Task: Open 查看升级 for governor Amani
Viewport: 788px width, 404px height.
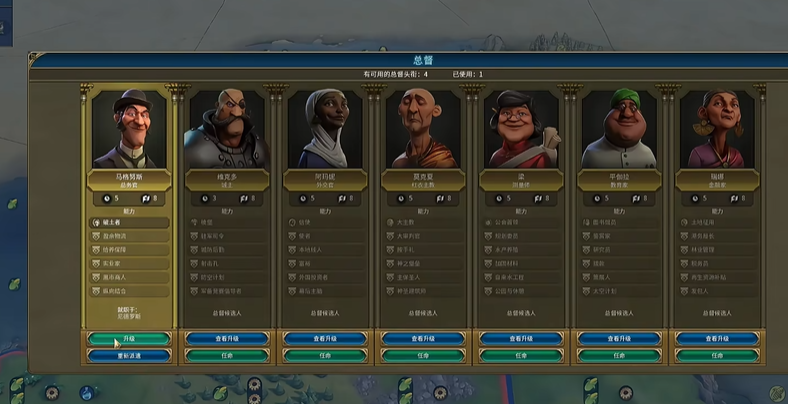Action: (x=325, y=339)
